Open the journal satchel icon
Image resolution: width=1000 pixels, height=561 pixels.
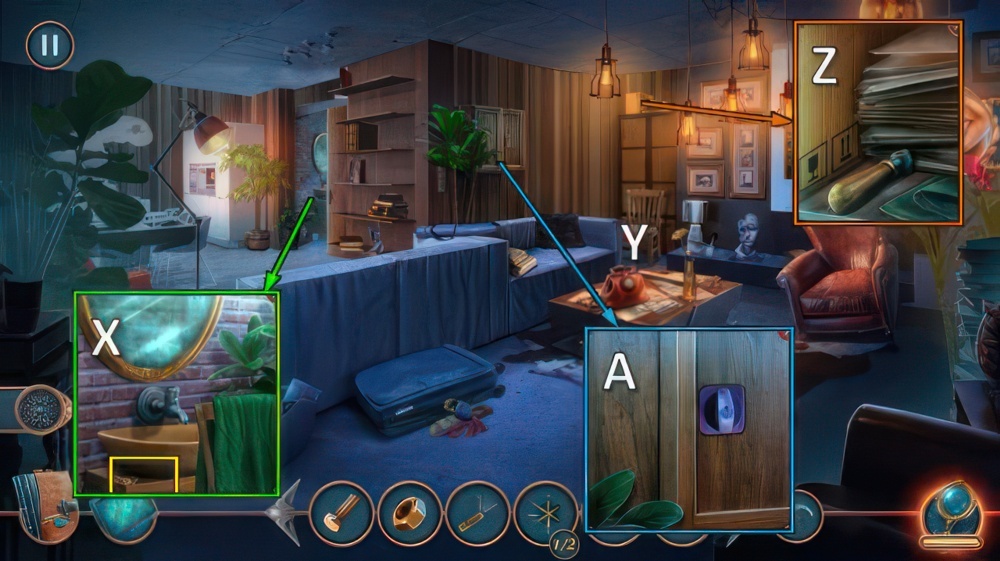44,505
